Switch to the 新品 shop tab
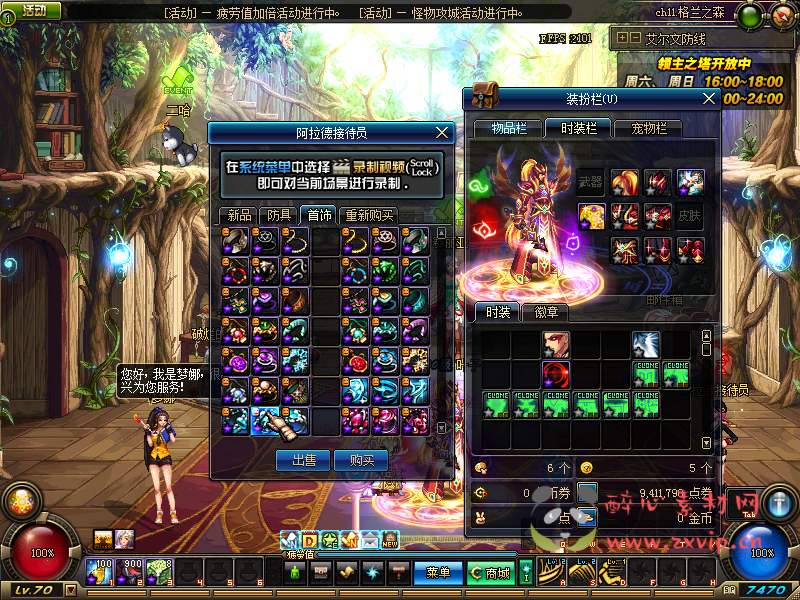This screenshot has width=800, height=600. pyautogui.click(x=239, y=215)
